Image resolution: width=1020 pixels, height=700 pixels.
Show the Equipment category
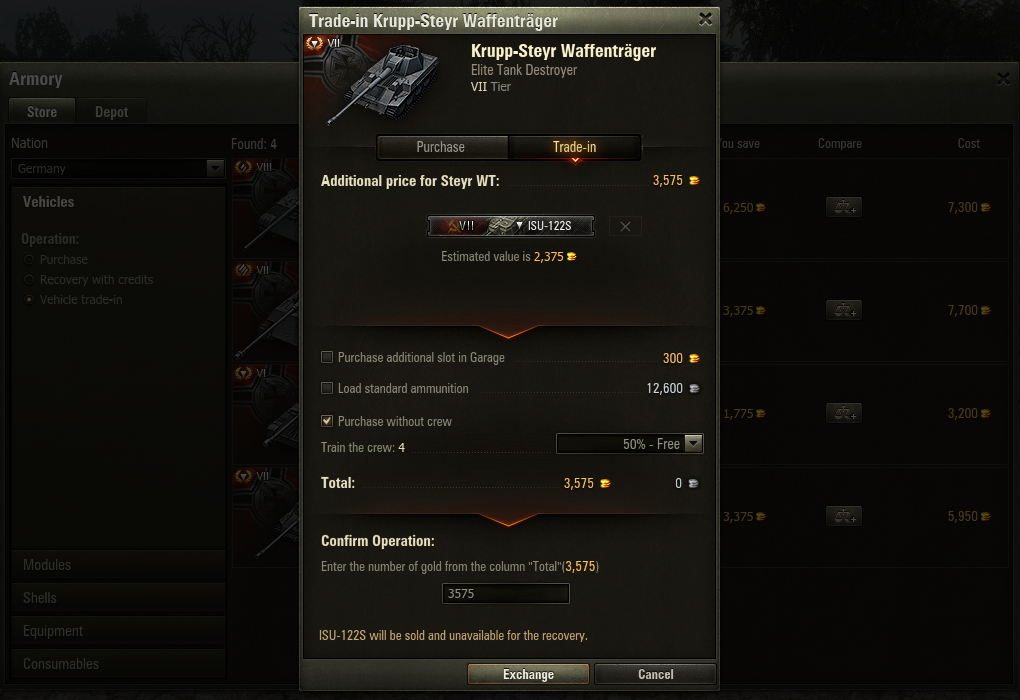tap(53, 631)
